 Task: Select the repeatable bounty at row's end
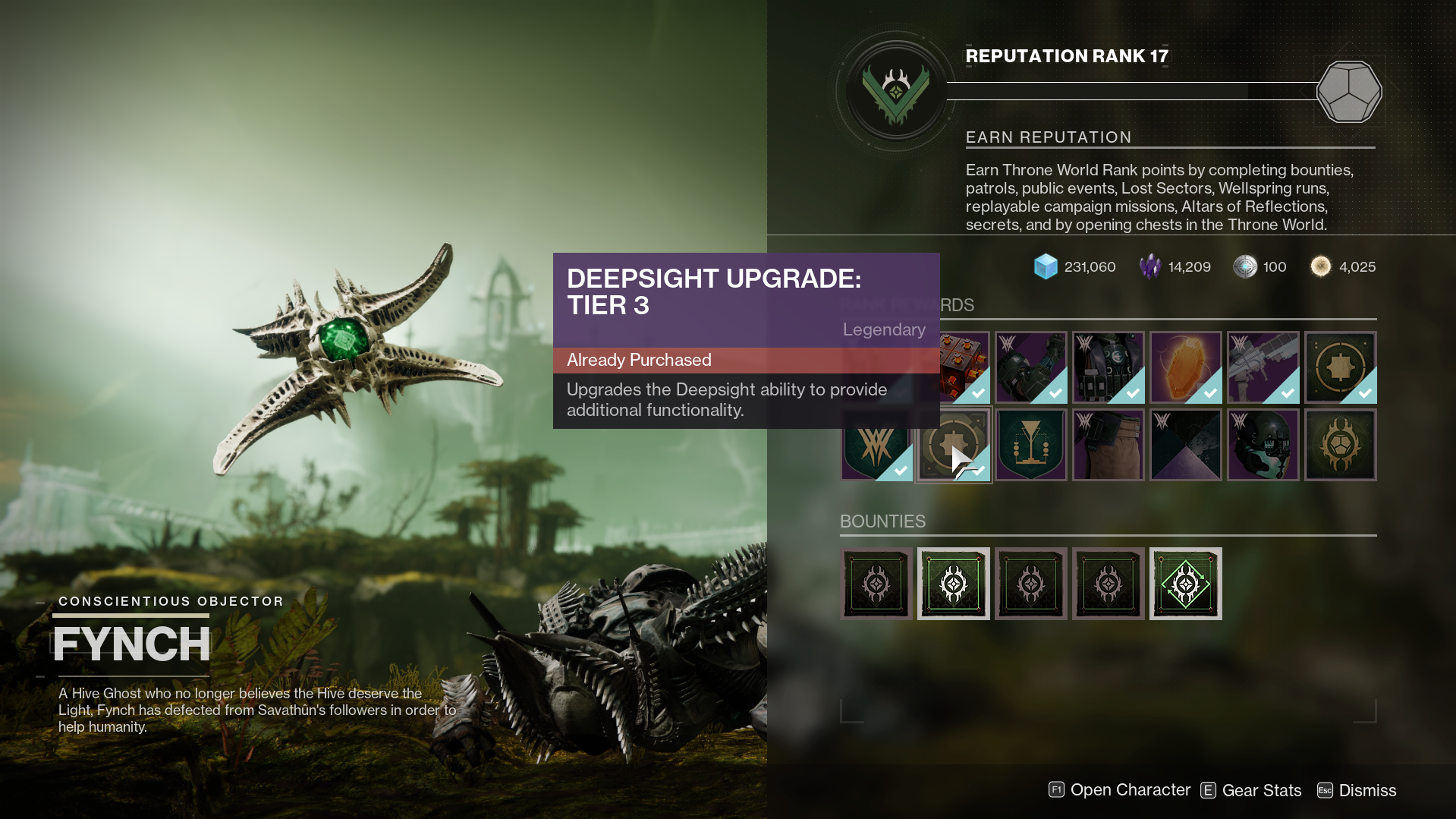click(x=1185, y=584)
